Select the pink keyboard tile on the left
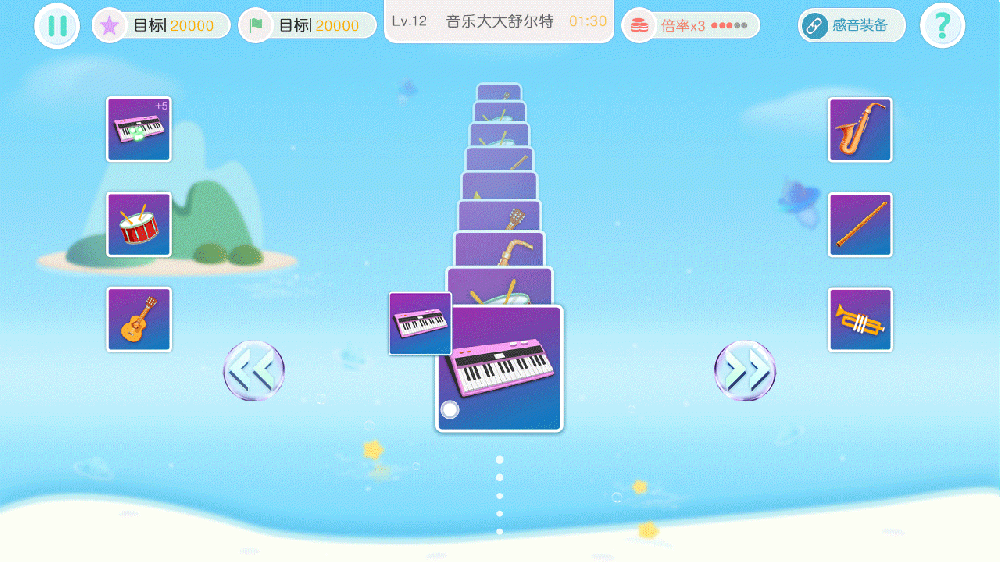Image resolution: width=1000 pixels, height=562 pixels. click(x=139, y=129)
